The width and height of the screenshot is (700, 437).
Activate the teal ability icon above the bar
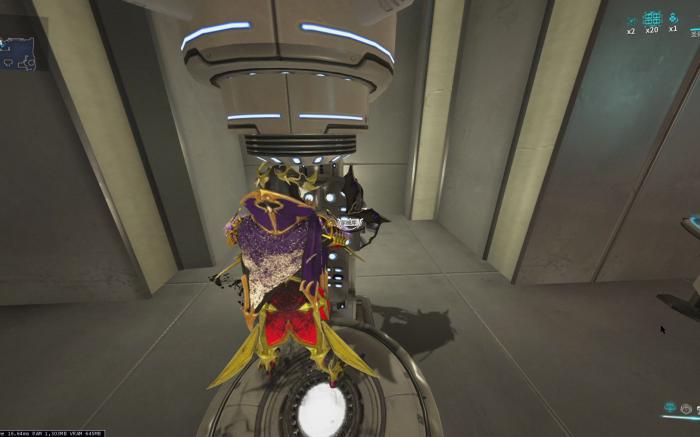click(671, 408)
